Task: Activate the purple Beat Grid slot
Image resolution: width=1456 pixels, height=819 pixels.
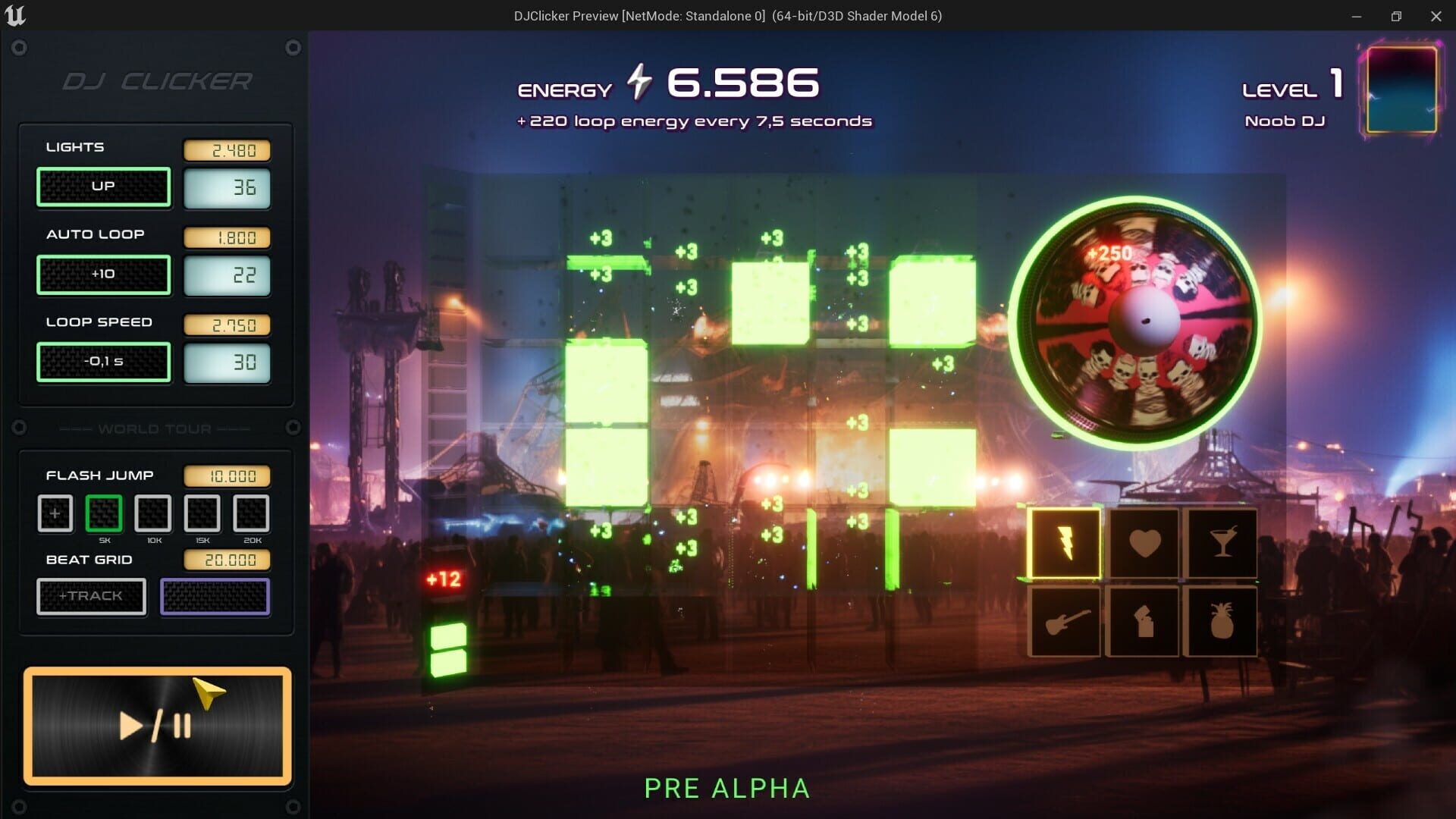Action: click(x=215, y=597)
